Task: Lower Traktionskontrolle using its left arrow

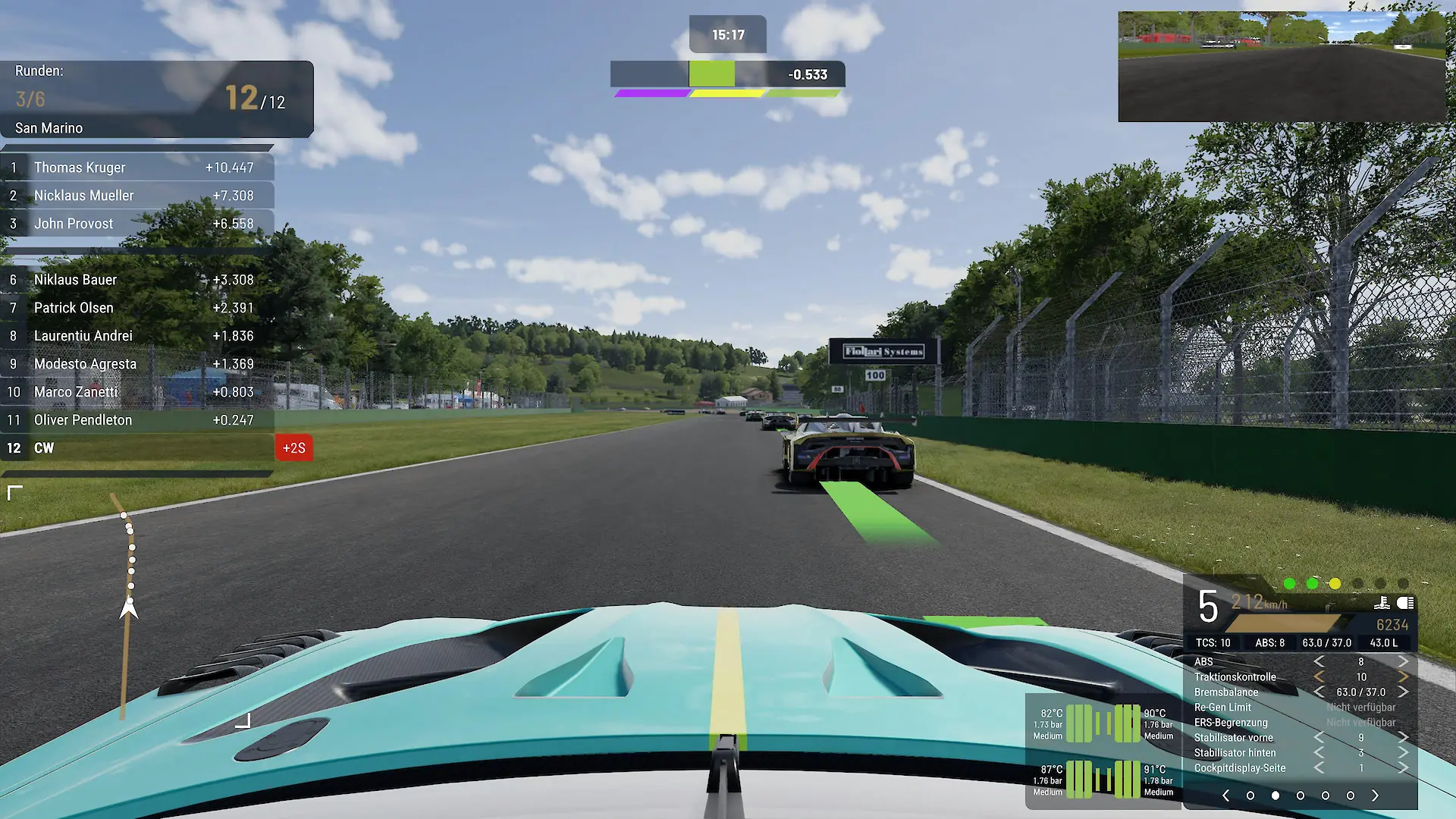Action: click(1319, 677)
